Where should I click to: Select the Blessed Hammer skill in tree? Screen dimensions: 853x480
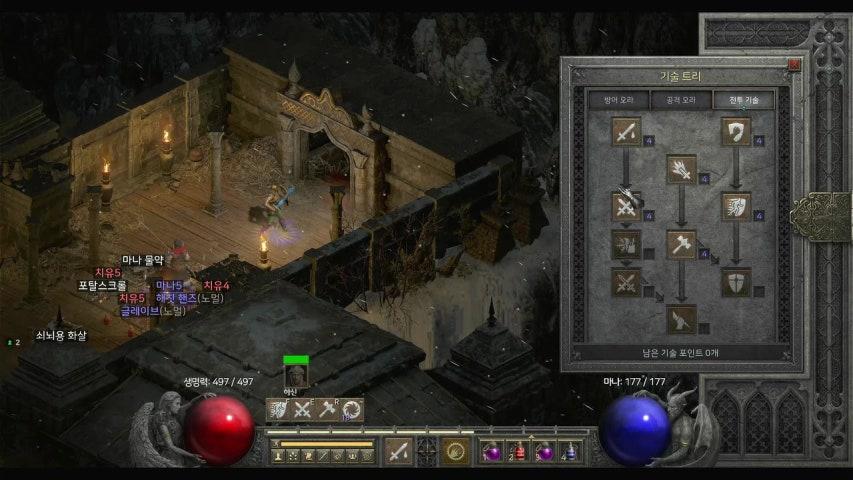tap(681, 244)
